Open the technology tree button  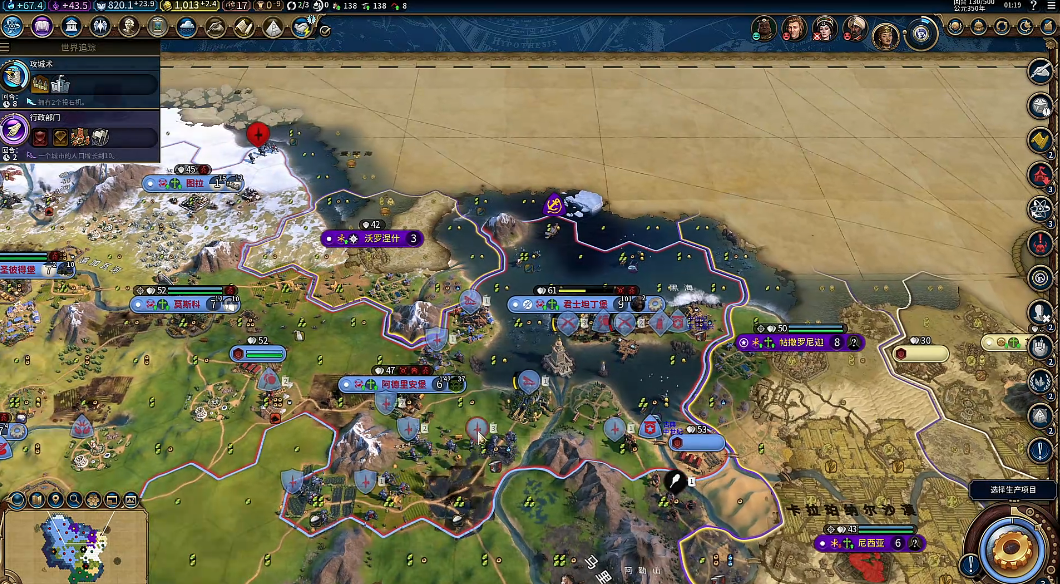13,27
